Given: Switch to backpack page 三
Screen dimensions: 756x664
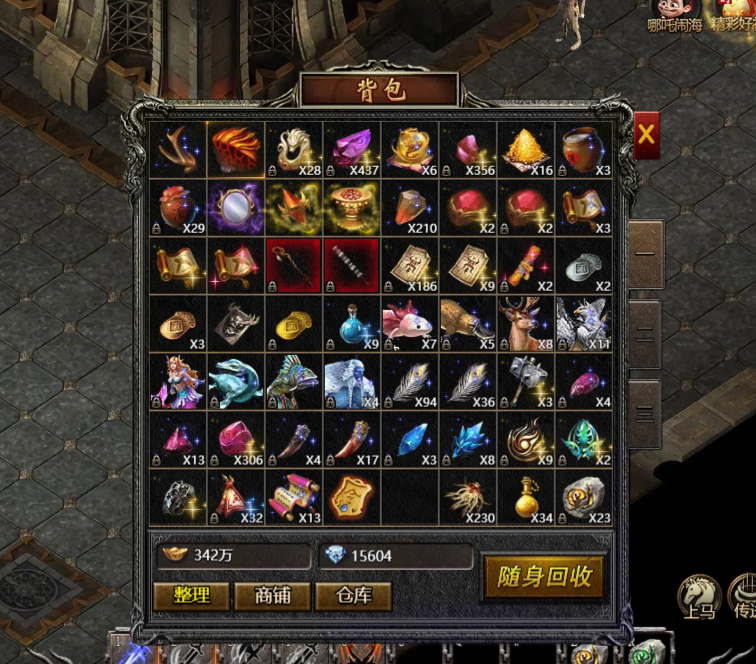Looking at the screenshot, I should [x=645, y=413].
